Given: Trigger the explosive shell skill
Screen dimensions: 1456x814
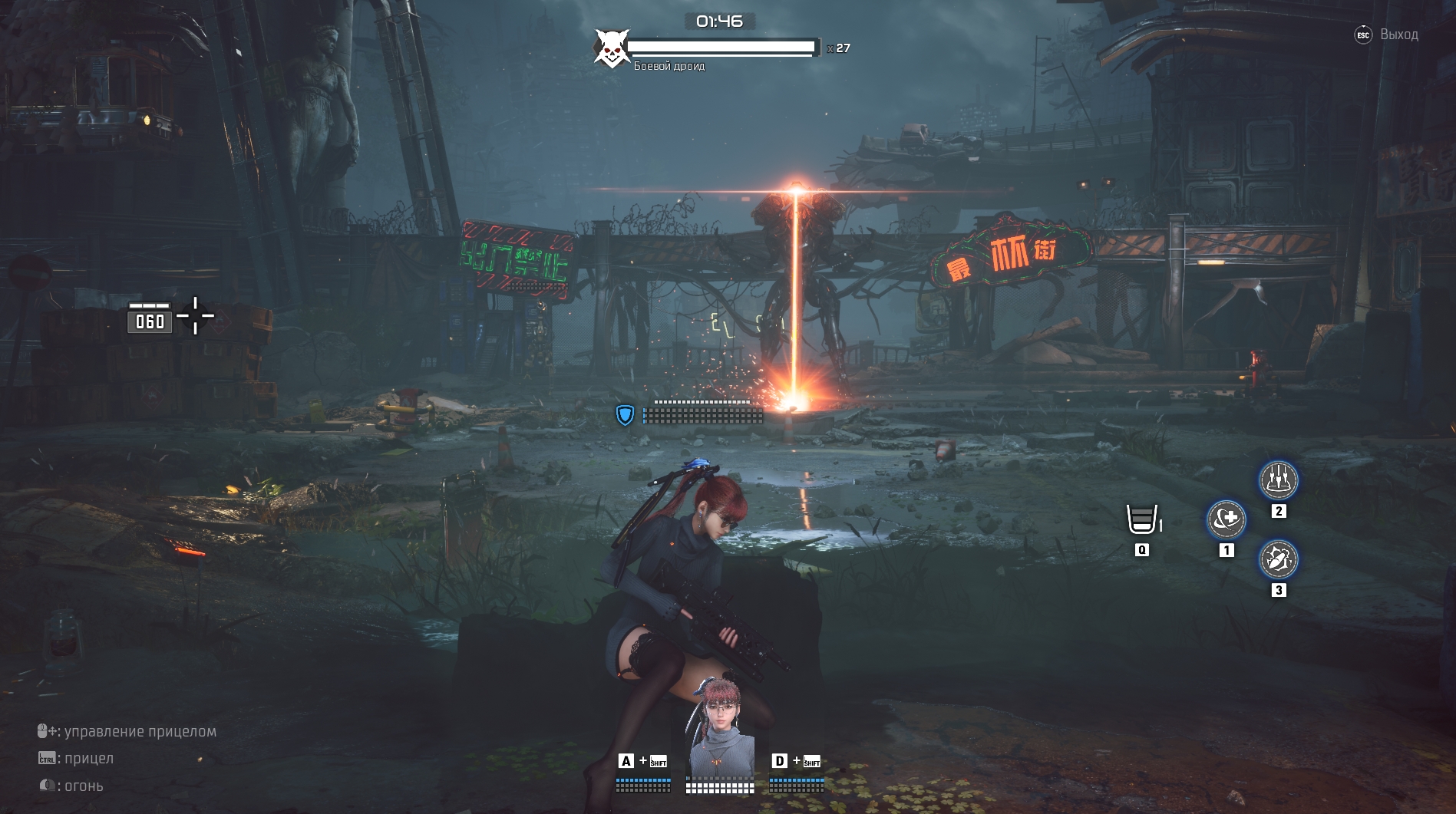Looking at the screenshot, I should pos(1278,559).
